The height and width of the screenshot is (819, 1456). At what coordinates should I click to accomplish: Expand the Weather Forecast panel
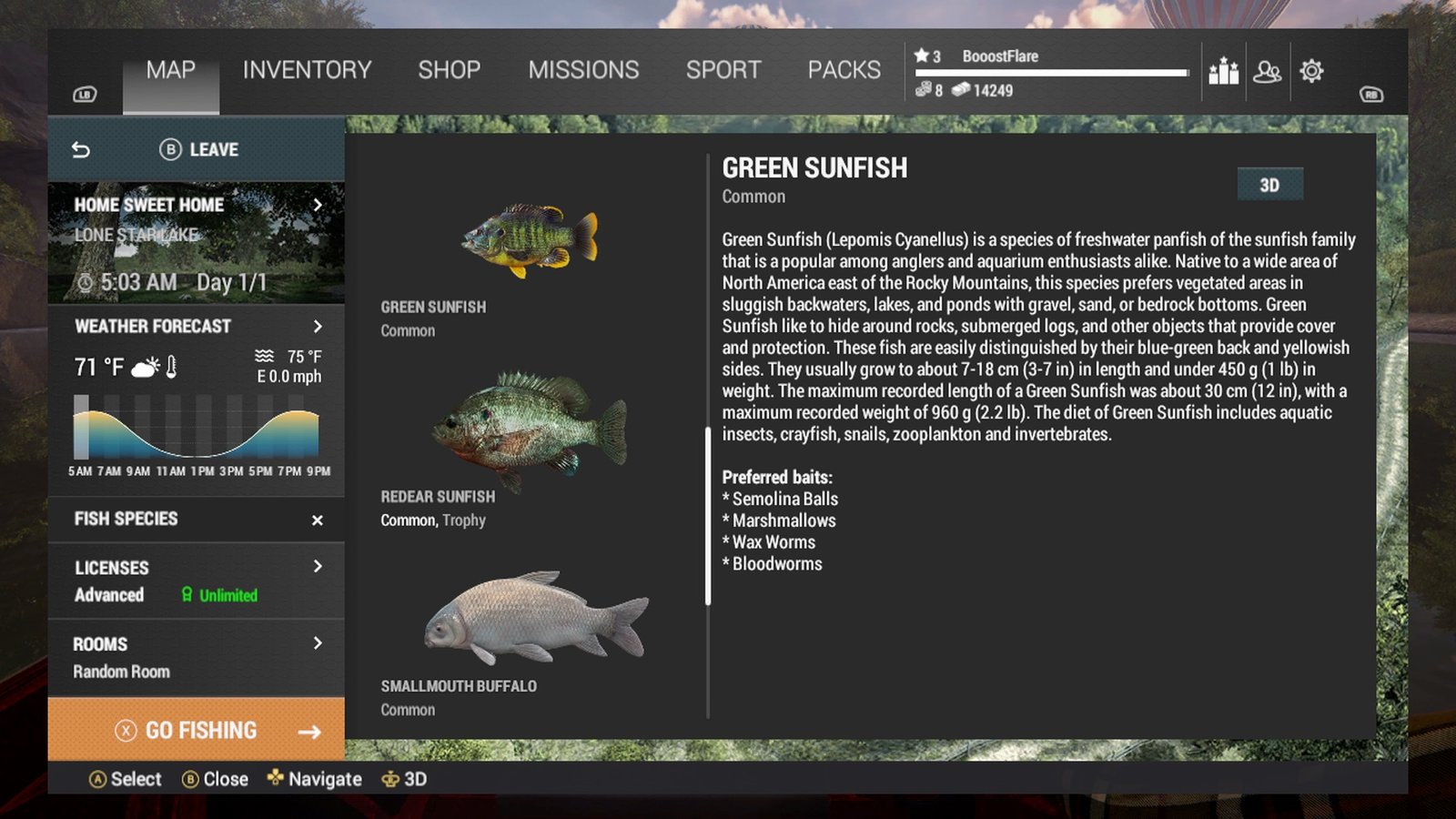click(197, 327)
